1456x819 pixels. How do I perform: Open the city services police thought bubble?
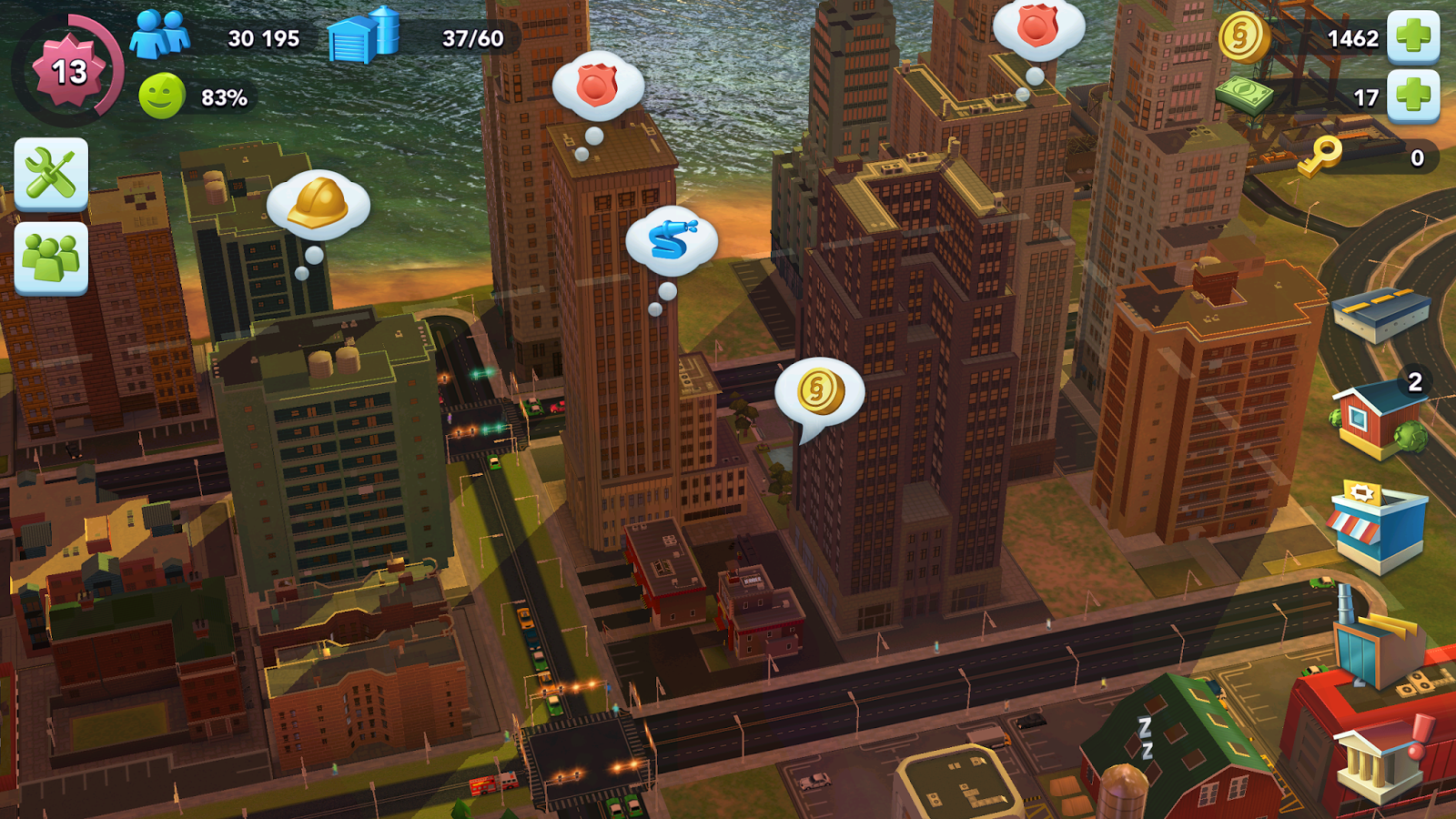pos(596,86)
